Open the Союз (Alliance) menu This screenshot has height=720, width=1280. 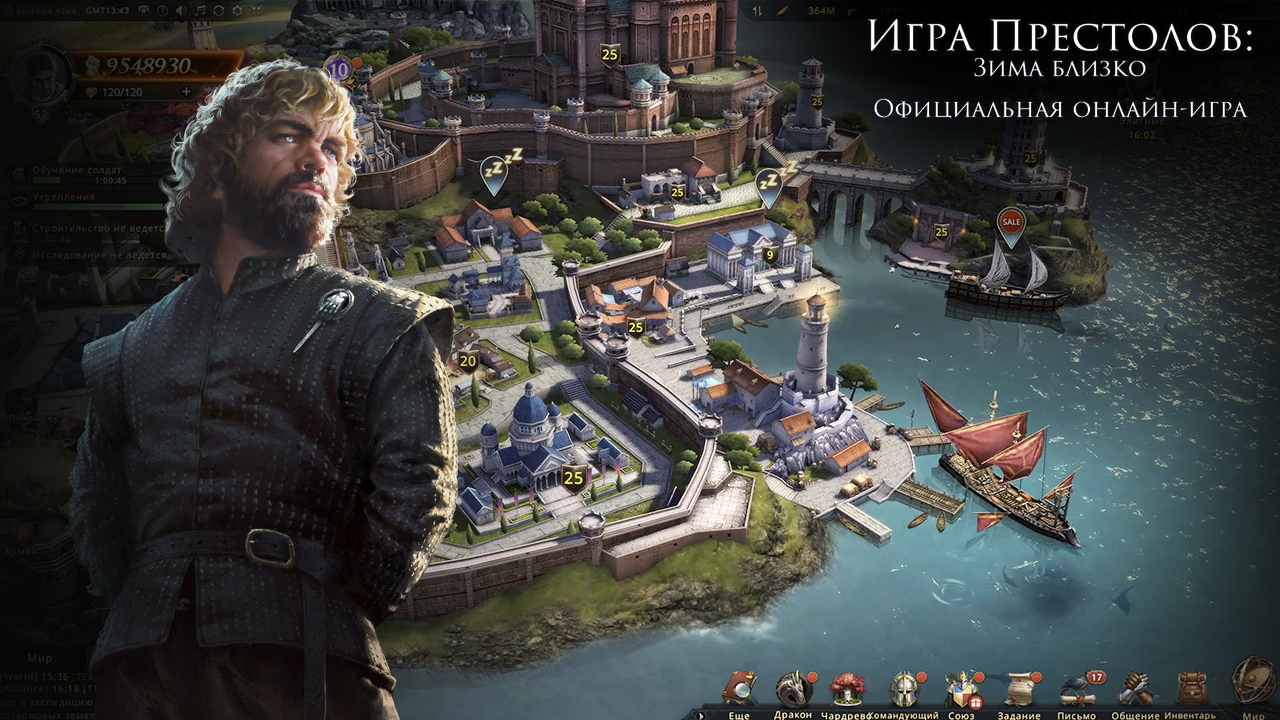962,689
